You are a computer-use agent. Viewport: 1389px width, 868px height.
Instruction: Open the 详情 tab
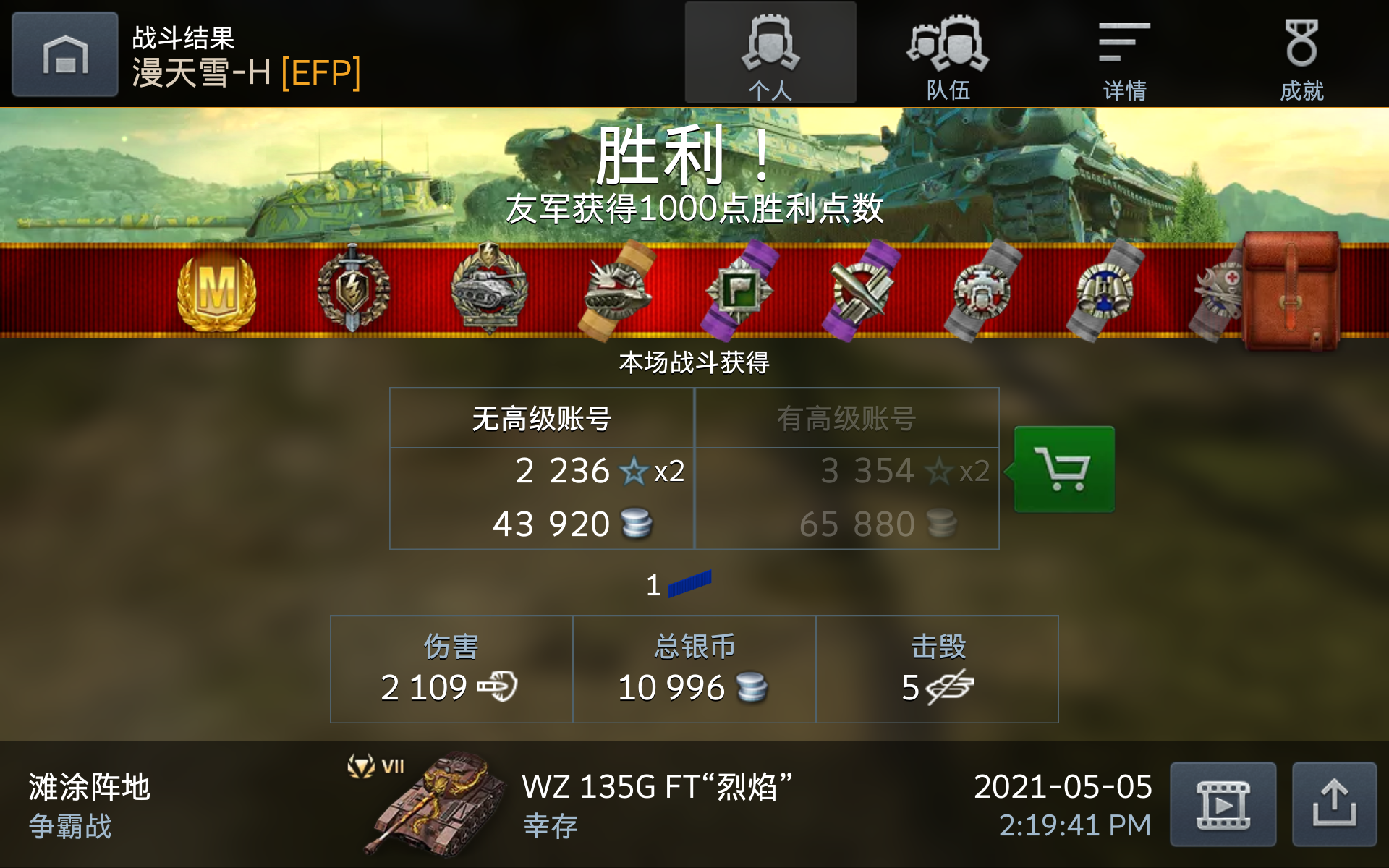coord(1123,54)
